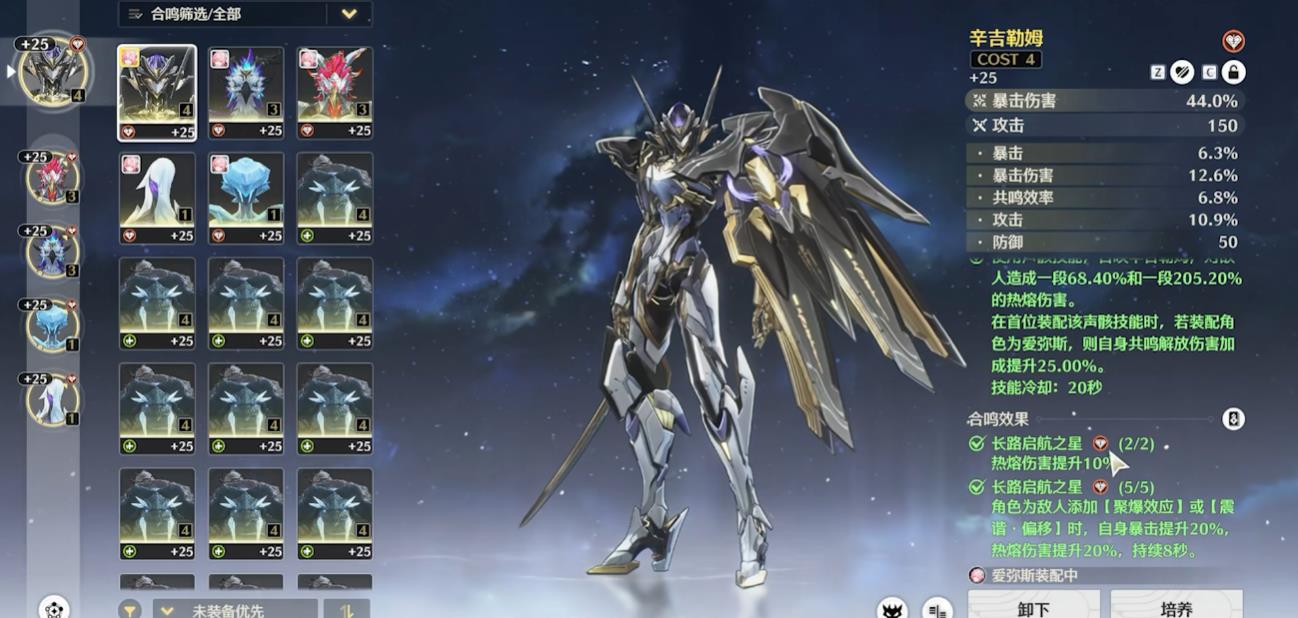This screenshot has height=618, width=1298.
Task: Open the stats list icon next to 卸下
Action: pos(937,609)
